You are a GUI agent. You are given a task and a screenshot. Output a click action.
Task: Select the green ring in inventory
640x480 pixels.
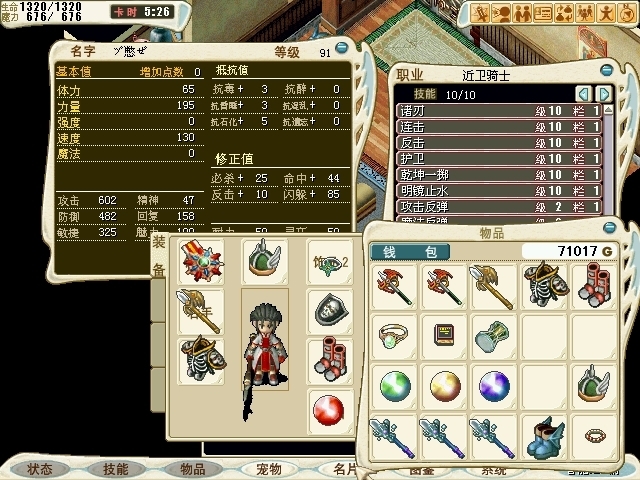[392, 334]
